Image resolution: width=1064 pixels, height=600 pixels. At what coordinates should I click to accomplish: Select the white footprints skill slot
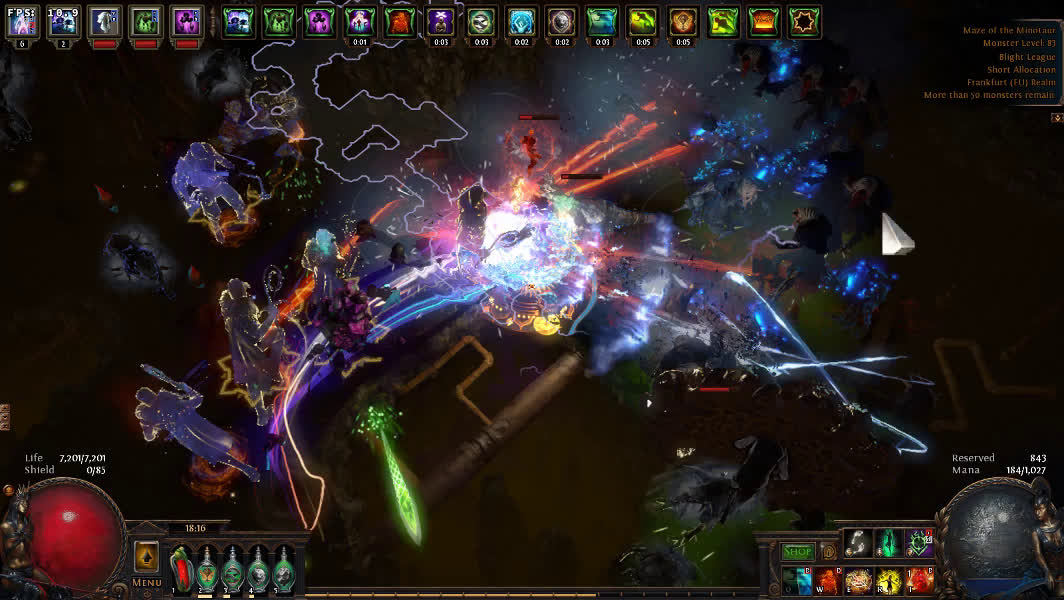[857, 543]
